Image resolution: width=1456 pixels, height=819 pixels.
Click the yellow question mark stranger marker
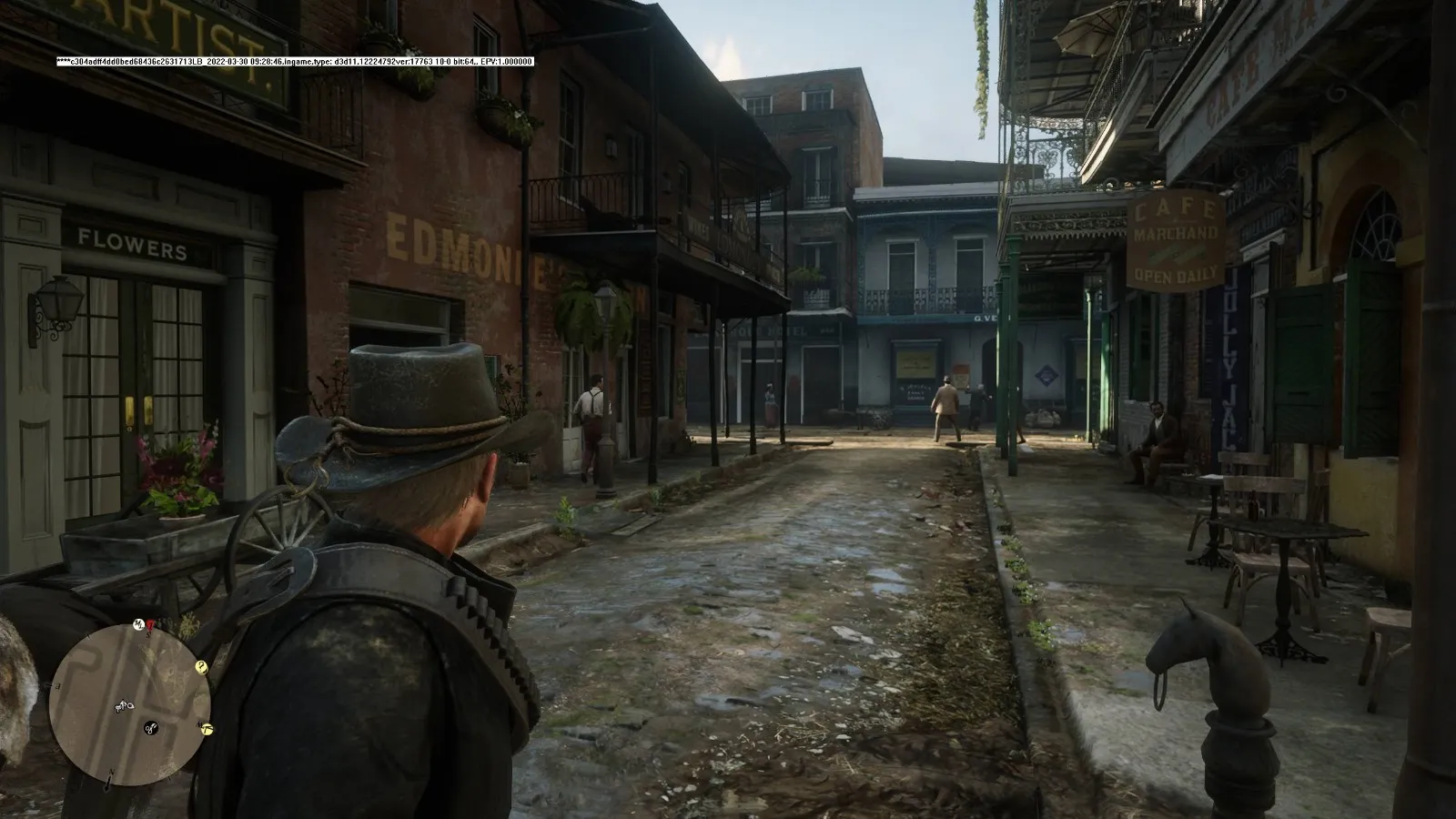click(201, 667)
